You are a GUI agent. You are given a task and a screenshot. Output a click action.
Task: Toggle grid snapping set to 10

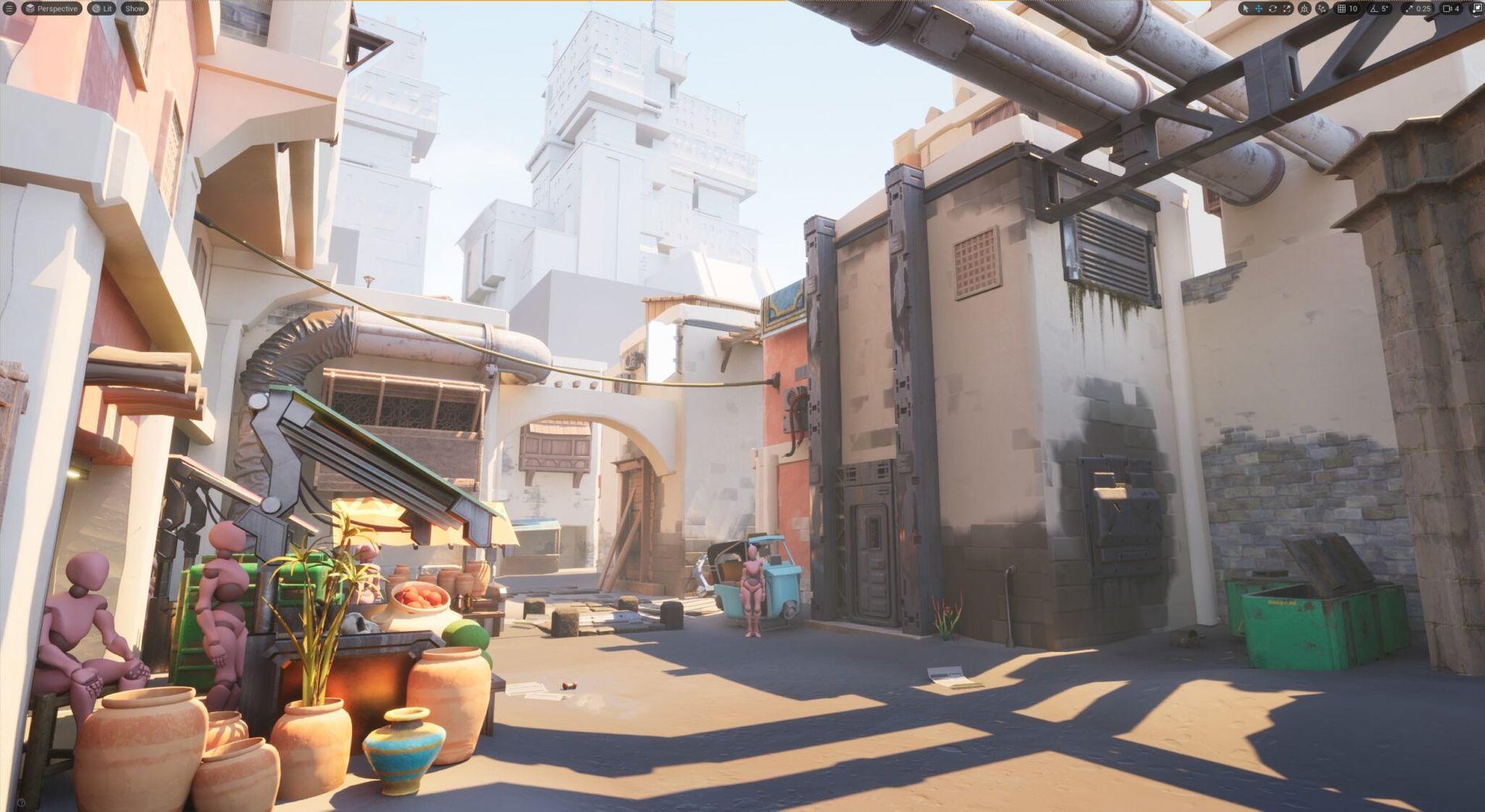1347,9
